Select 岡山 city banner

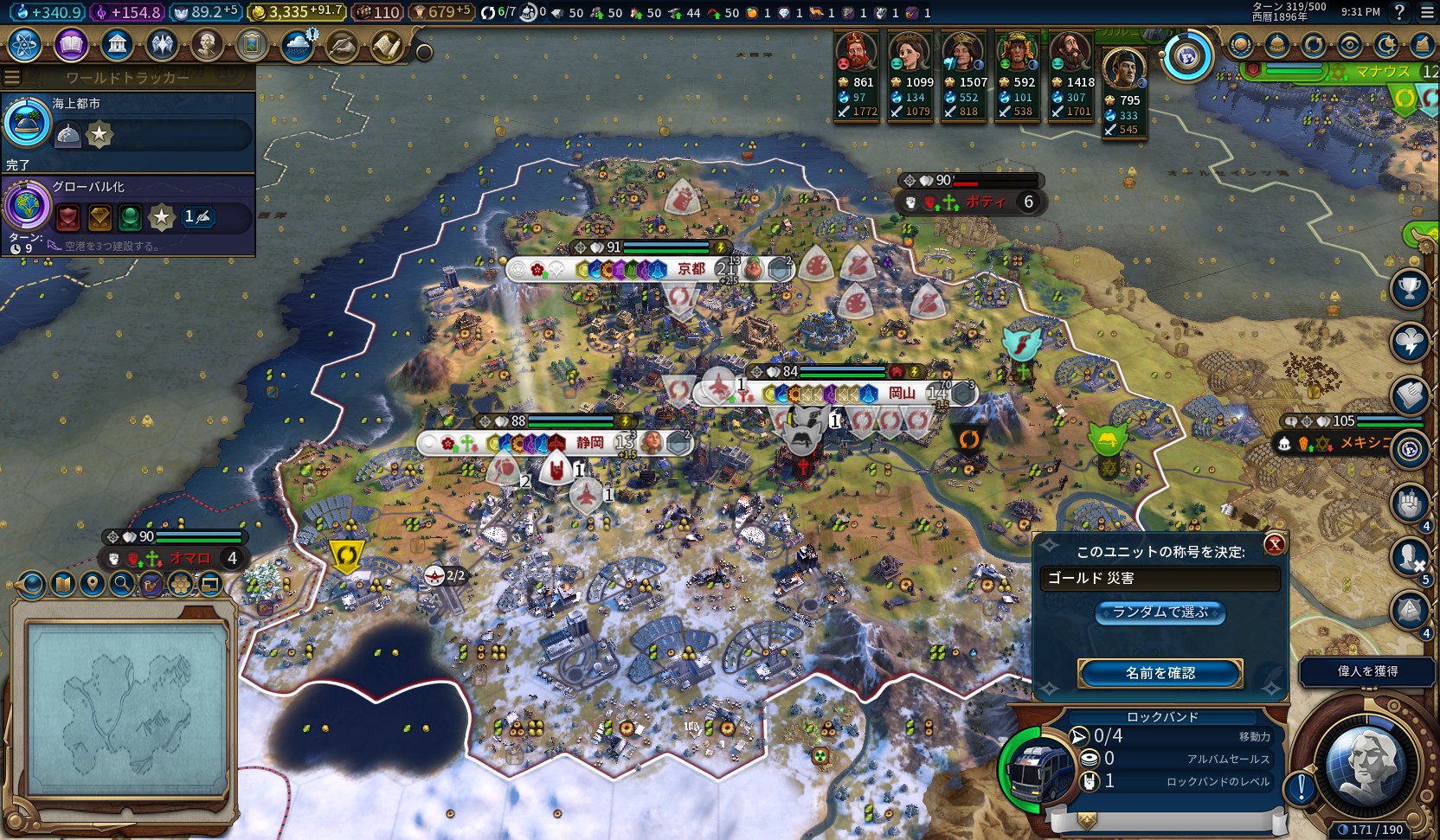point(902,394)
